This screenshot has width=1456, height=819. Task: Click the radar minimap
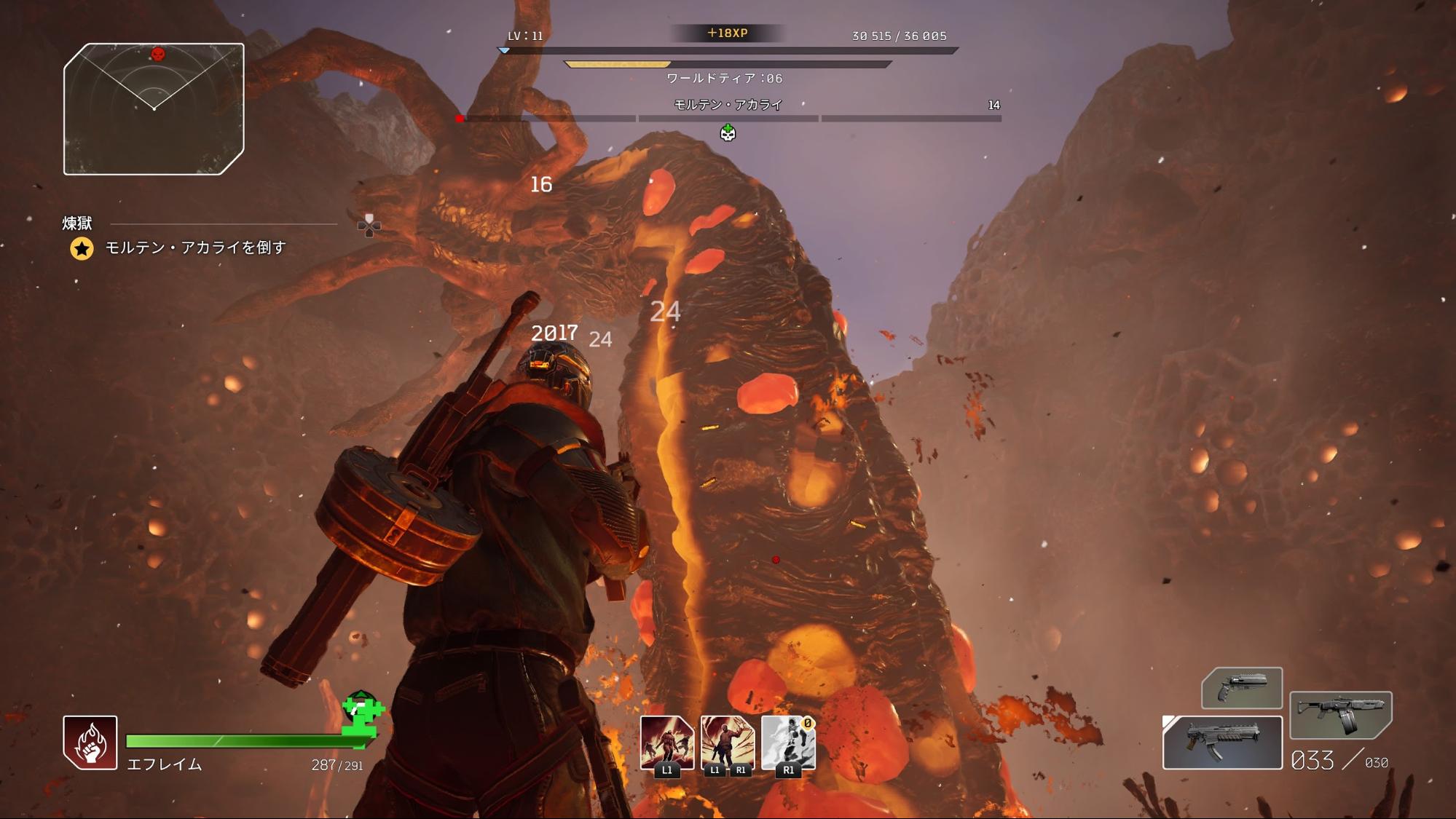pyautogui.click(x=154, y=109)
